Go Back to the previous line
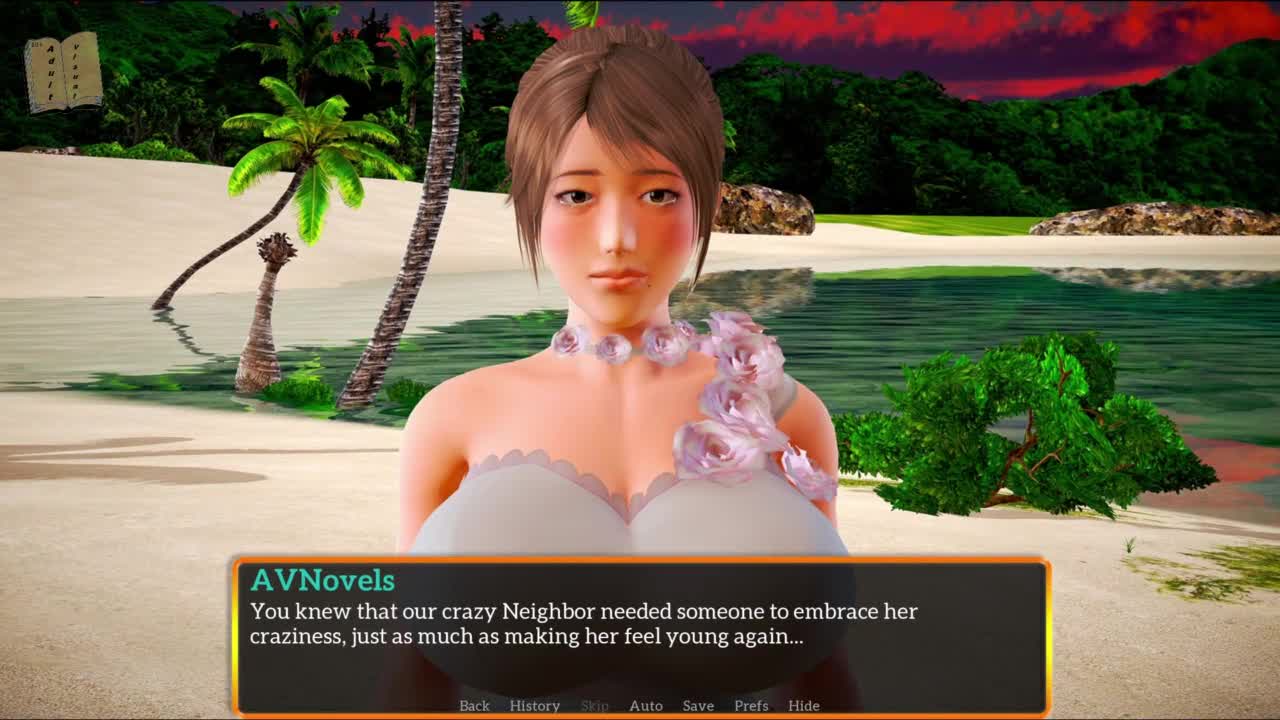1280x720 pixels. [474, 705]
